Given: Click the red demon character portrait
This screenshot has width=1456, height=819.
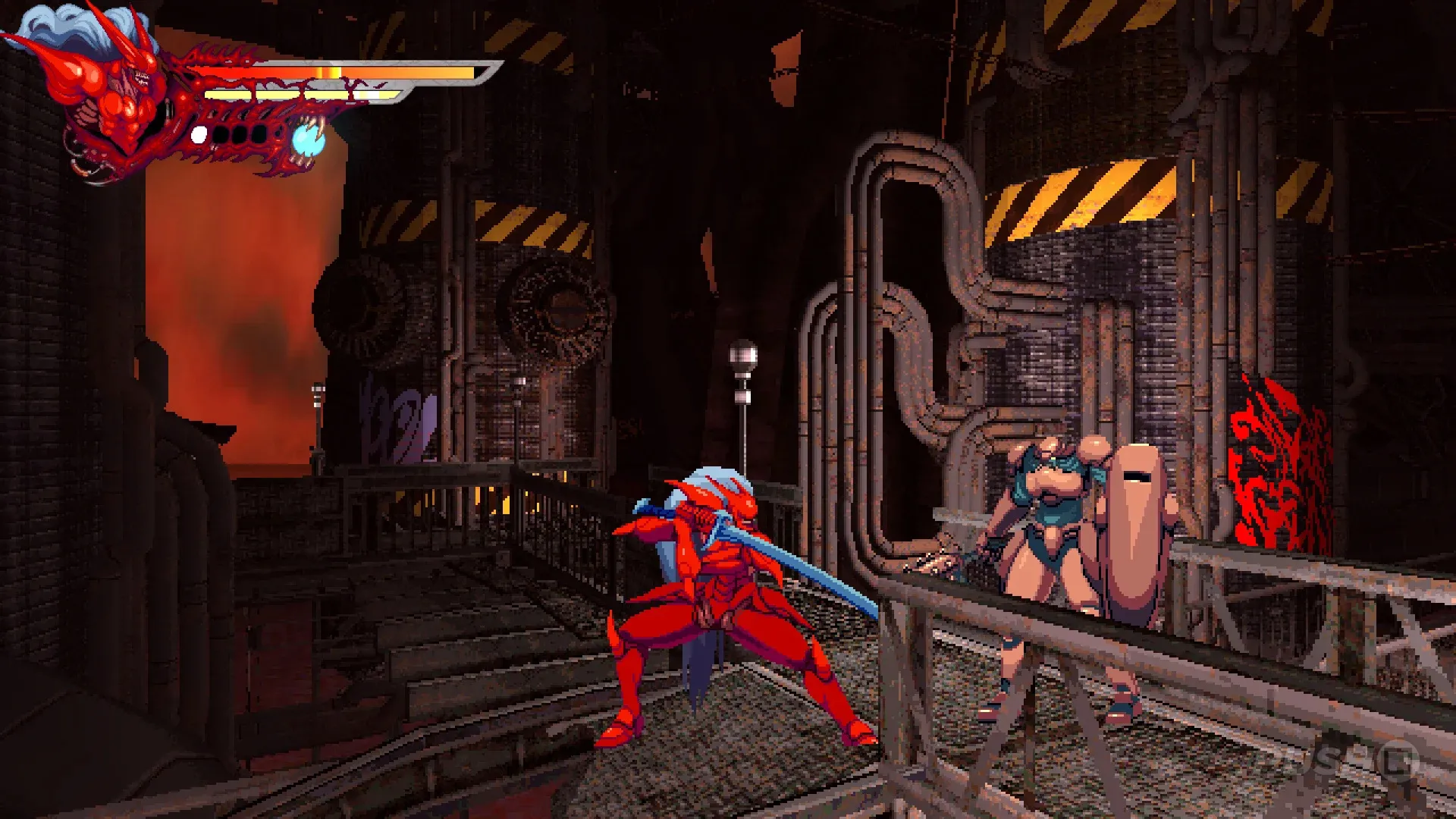Looking at the screenshot, I should click(106, 91).
